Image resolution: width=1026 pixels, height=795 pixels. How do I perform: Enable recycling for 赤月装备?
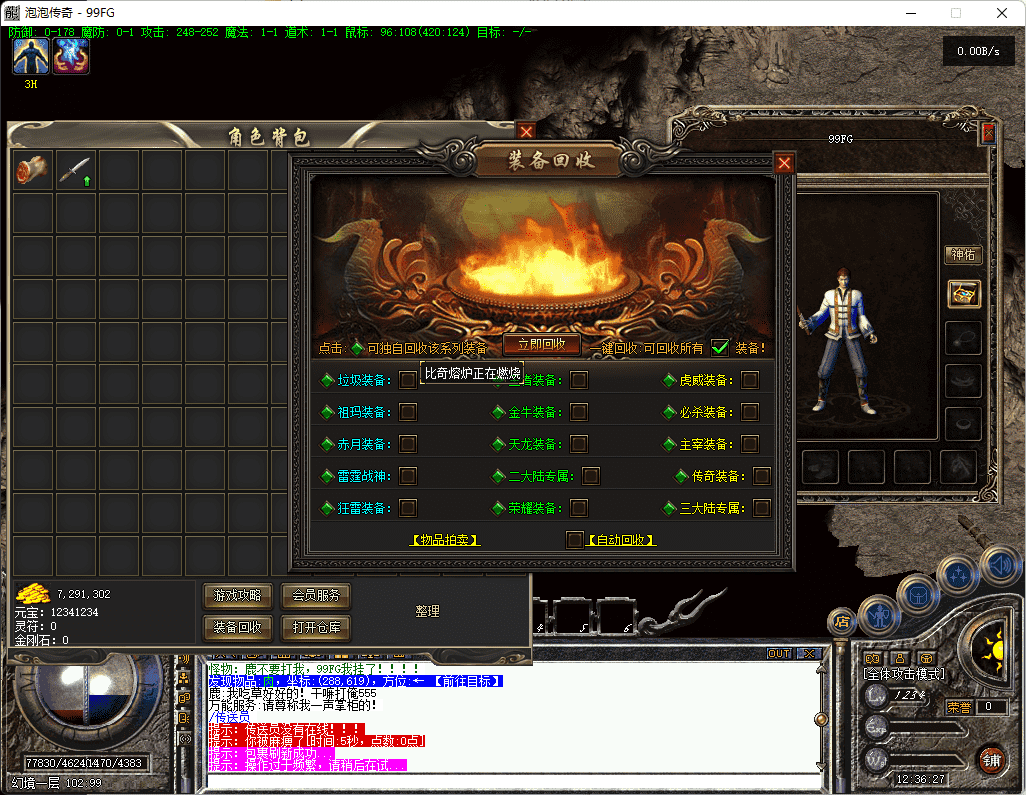coord(408,444)
